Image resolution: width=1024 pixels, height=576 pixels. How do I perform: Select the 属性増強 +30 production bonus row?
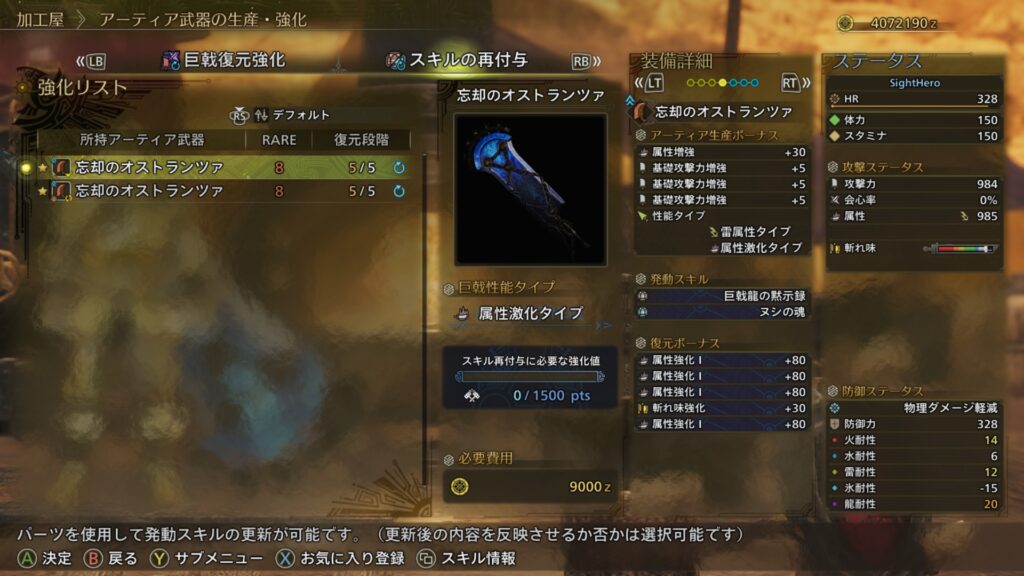click(x=722, y=152)
